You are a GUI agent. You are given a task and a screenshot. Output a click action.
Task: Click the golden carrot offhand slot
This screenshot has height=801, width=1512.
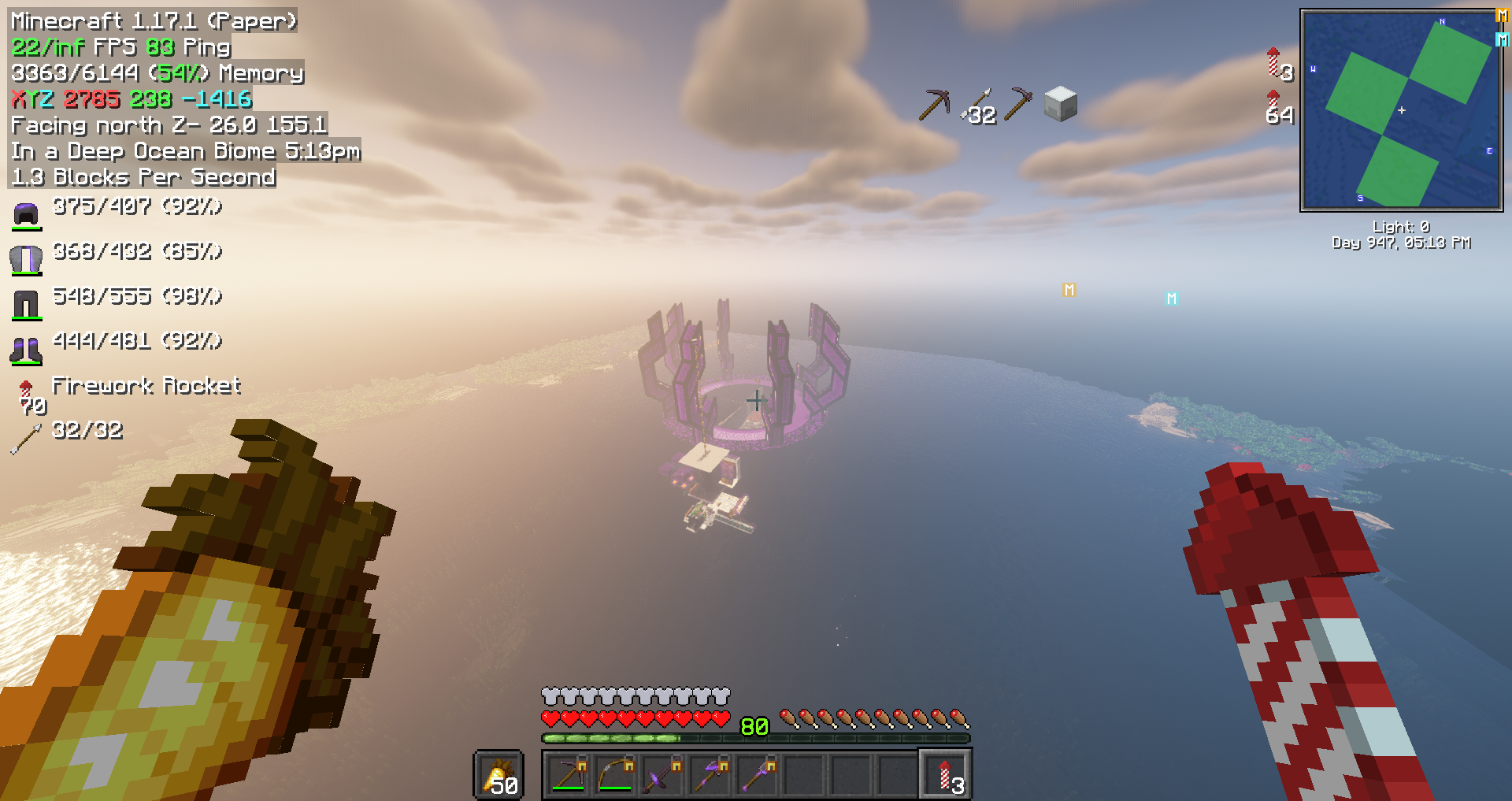[499, 775]
